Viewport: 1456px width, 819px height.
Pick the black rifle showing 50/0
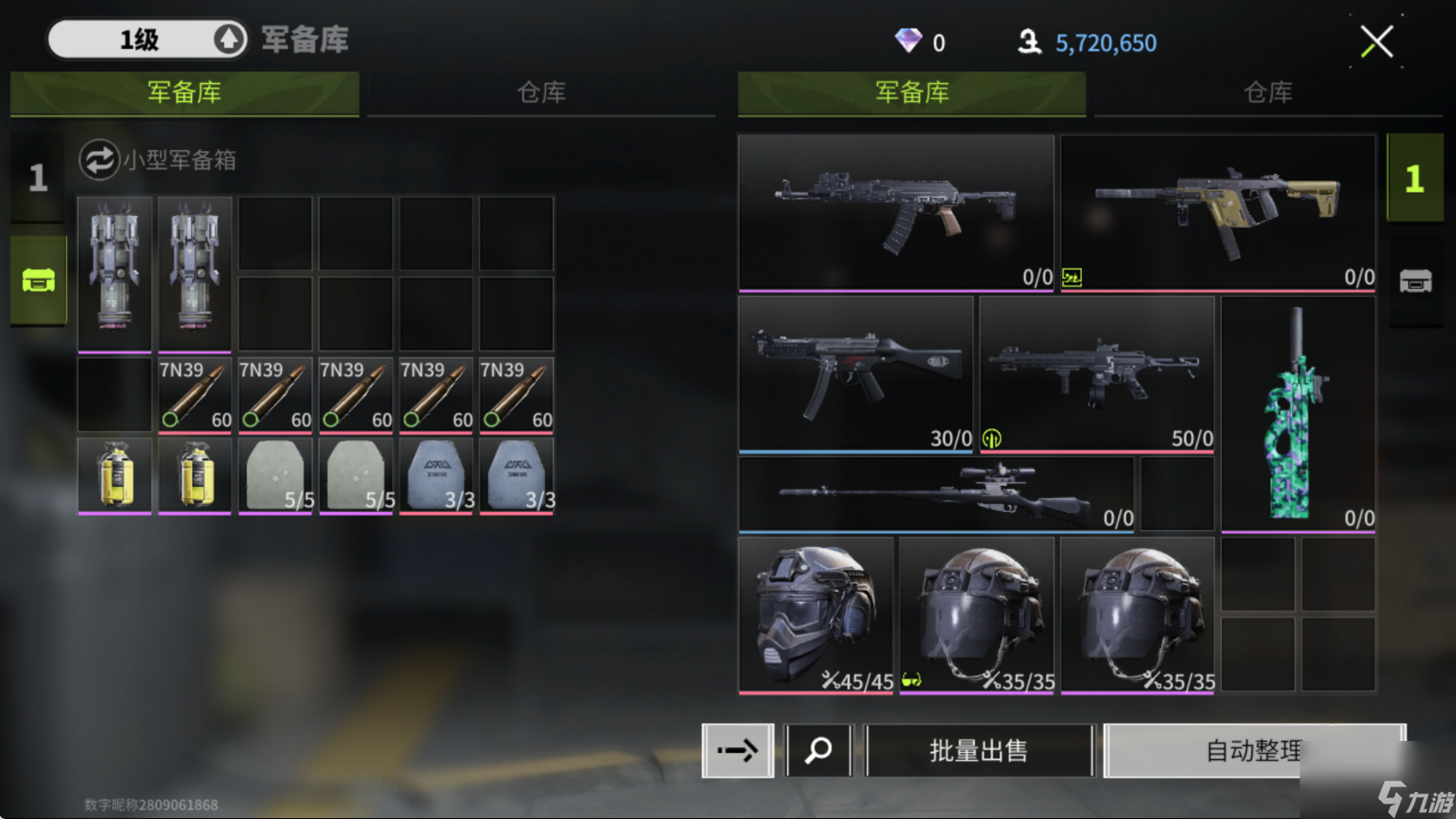tap(1097, 374)
